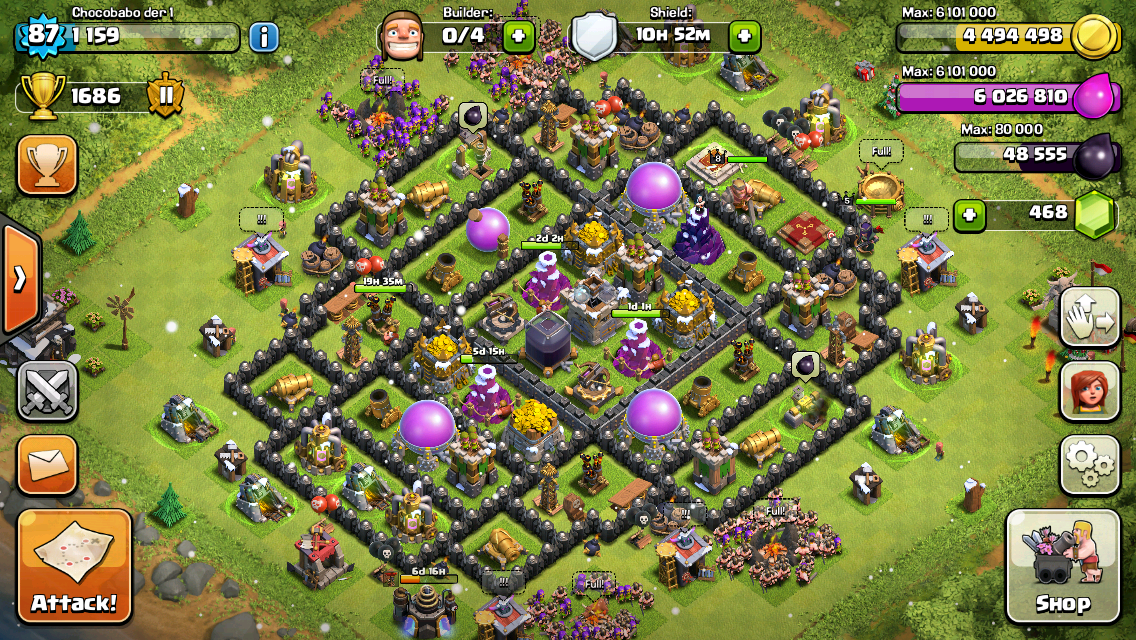Open the settings gears button
The width and height of the screenshot is (1136, 640).
[1089, 464]
